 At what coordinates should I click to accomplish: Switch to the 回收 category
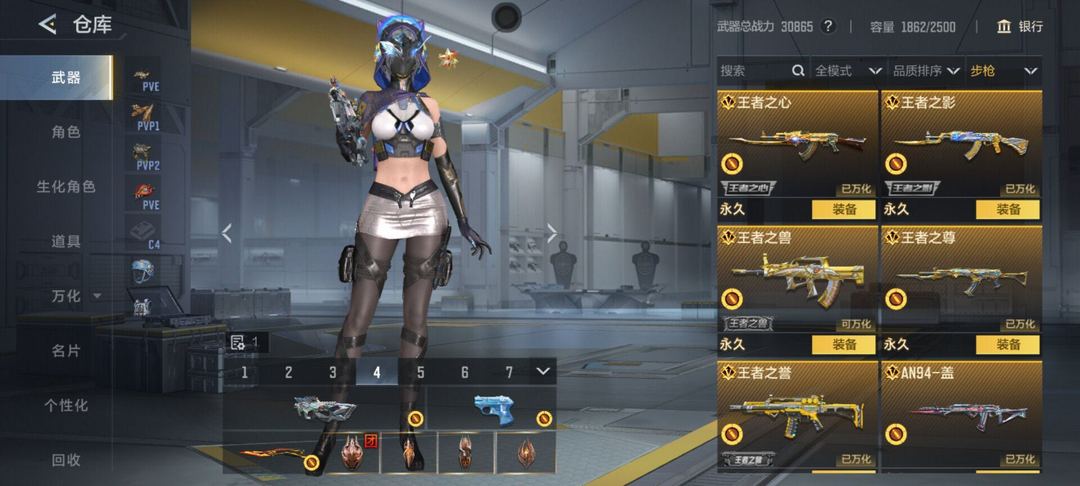coord(66,460)
